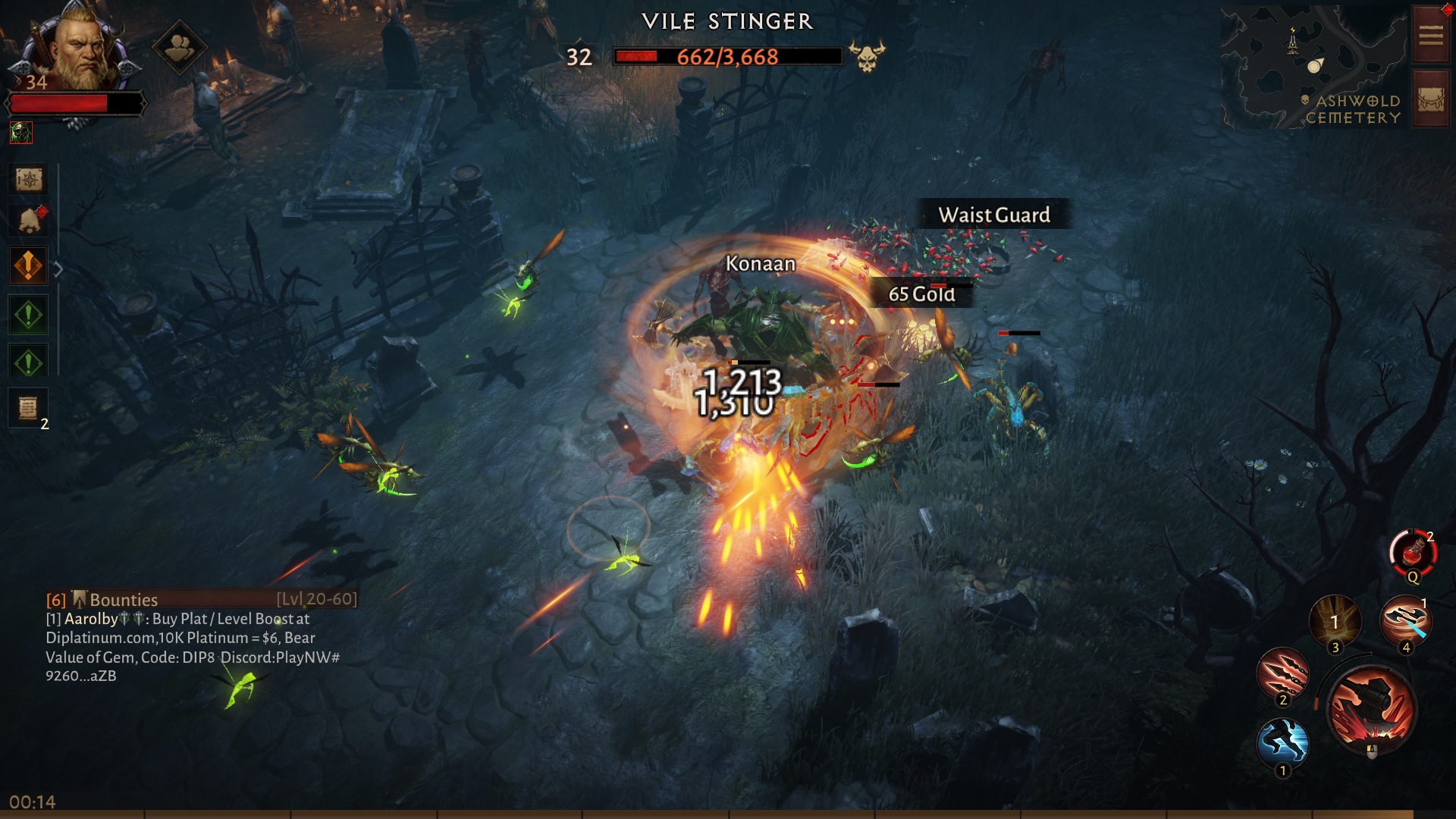Open the hamburger menu at top right

(1429, 34)
